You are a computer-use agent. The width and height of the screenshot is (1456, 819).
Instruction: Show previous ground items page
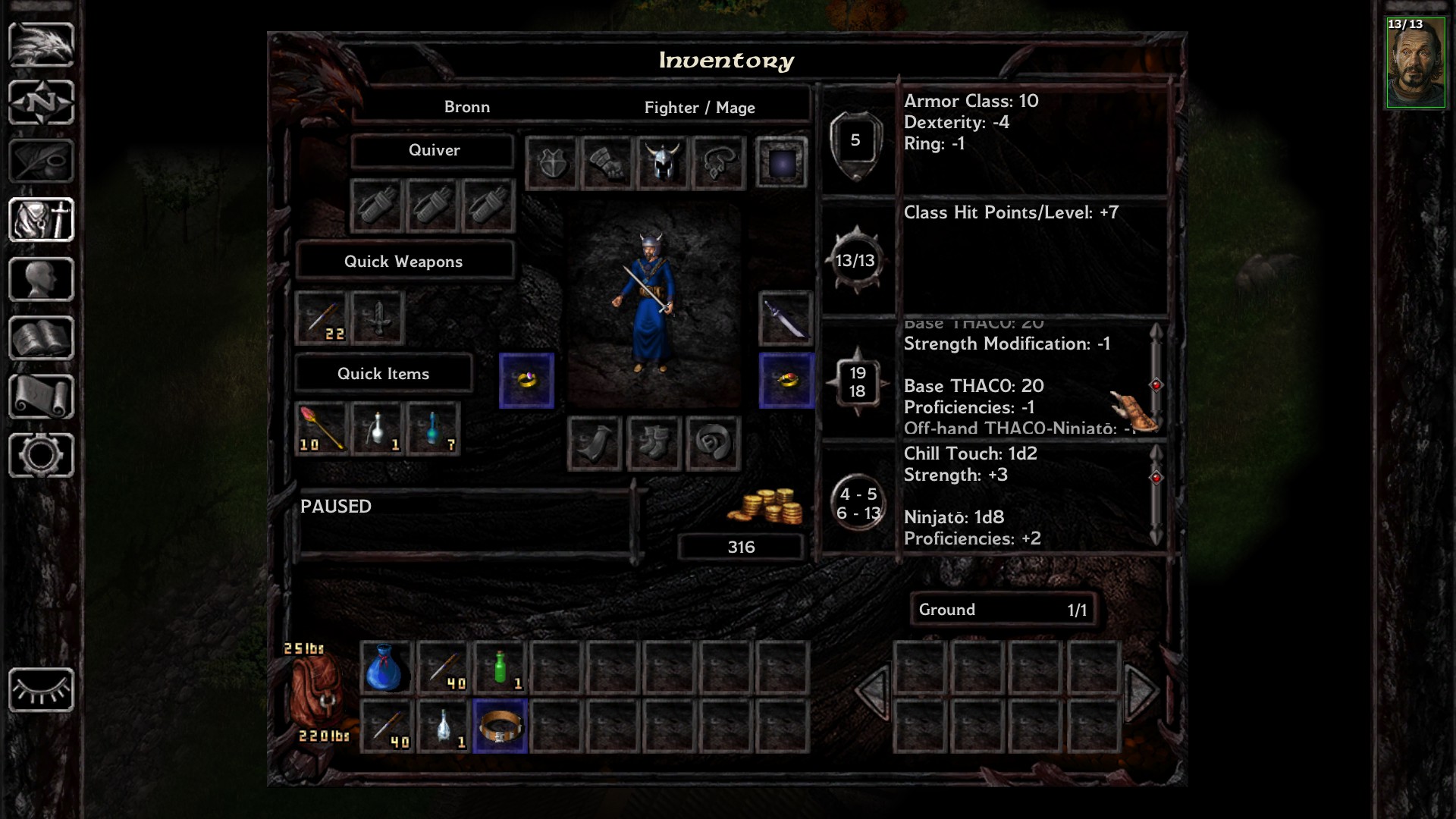click(872, 691)
